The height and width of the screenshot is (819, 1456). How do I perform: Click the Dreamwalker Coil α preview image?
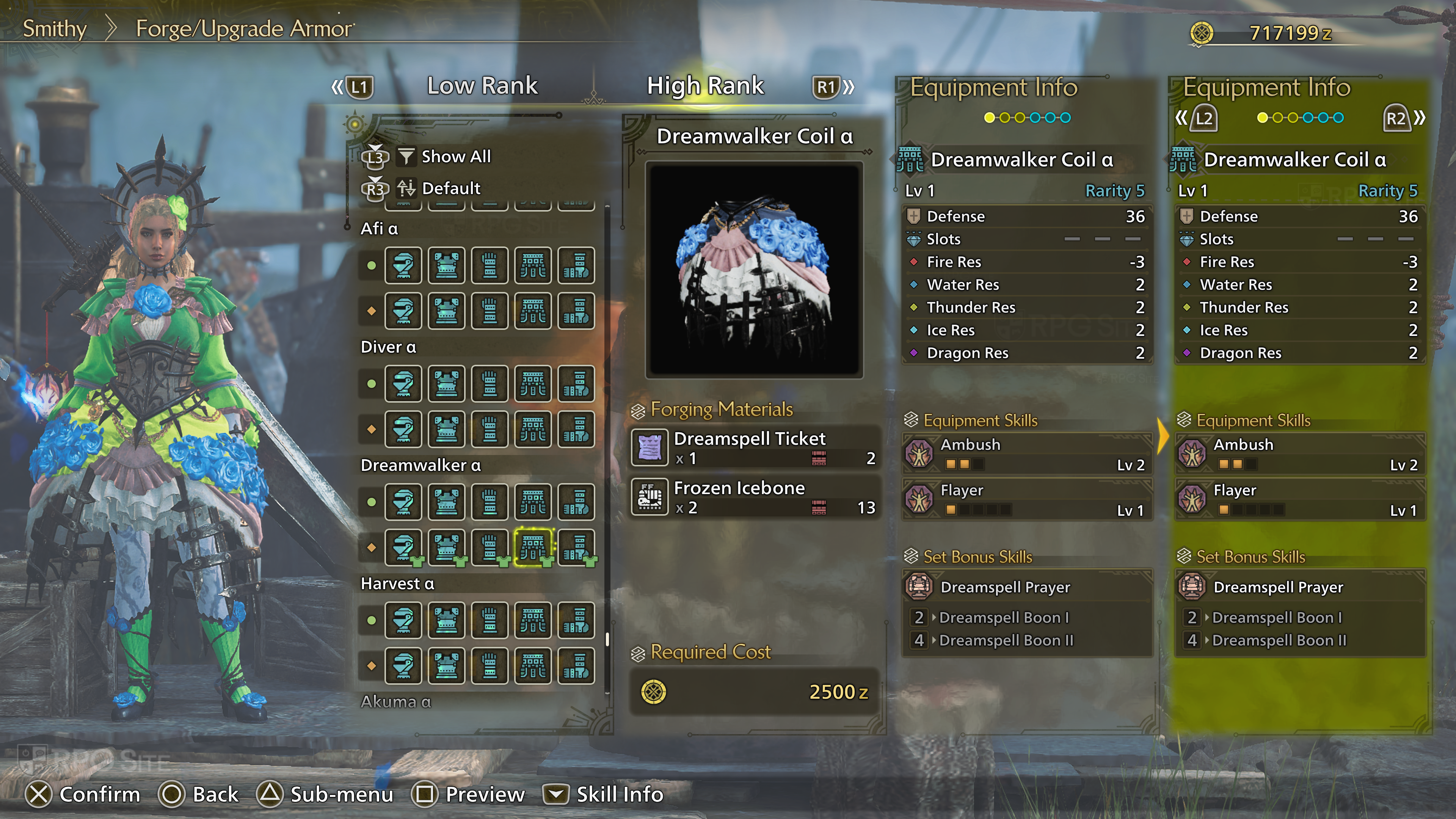pos(754,270)
